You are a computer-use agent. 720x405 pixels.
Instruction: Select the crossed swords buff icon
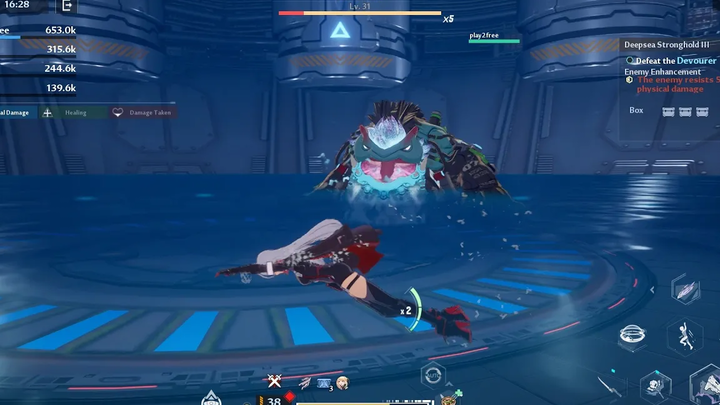(274, 381)
